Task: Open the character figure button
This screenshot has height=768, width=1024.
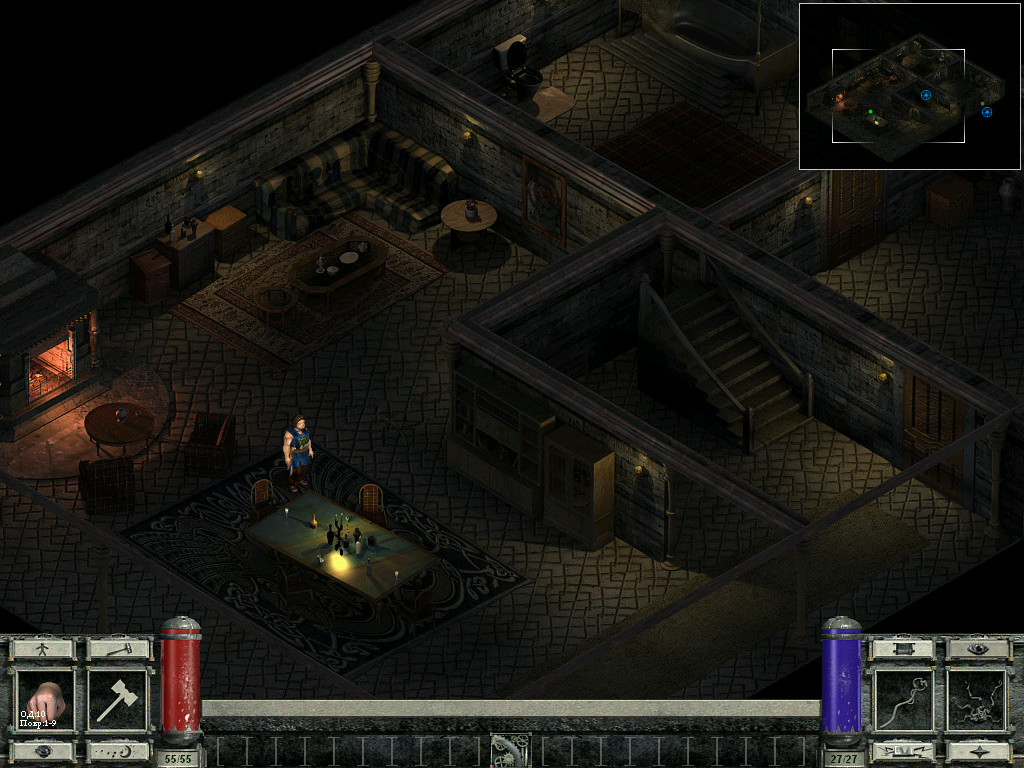Action: (x=43, y=649)
